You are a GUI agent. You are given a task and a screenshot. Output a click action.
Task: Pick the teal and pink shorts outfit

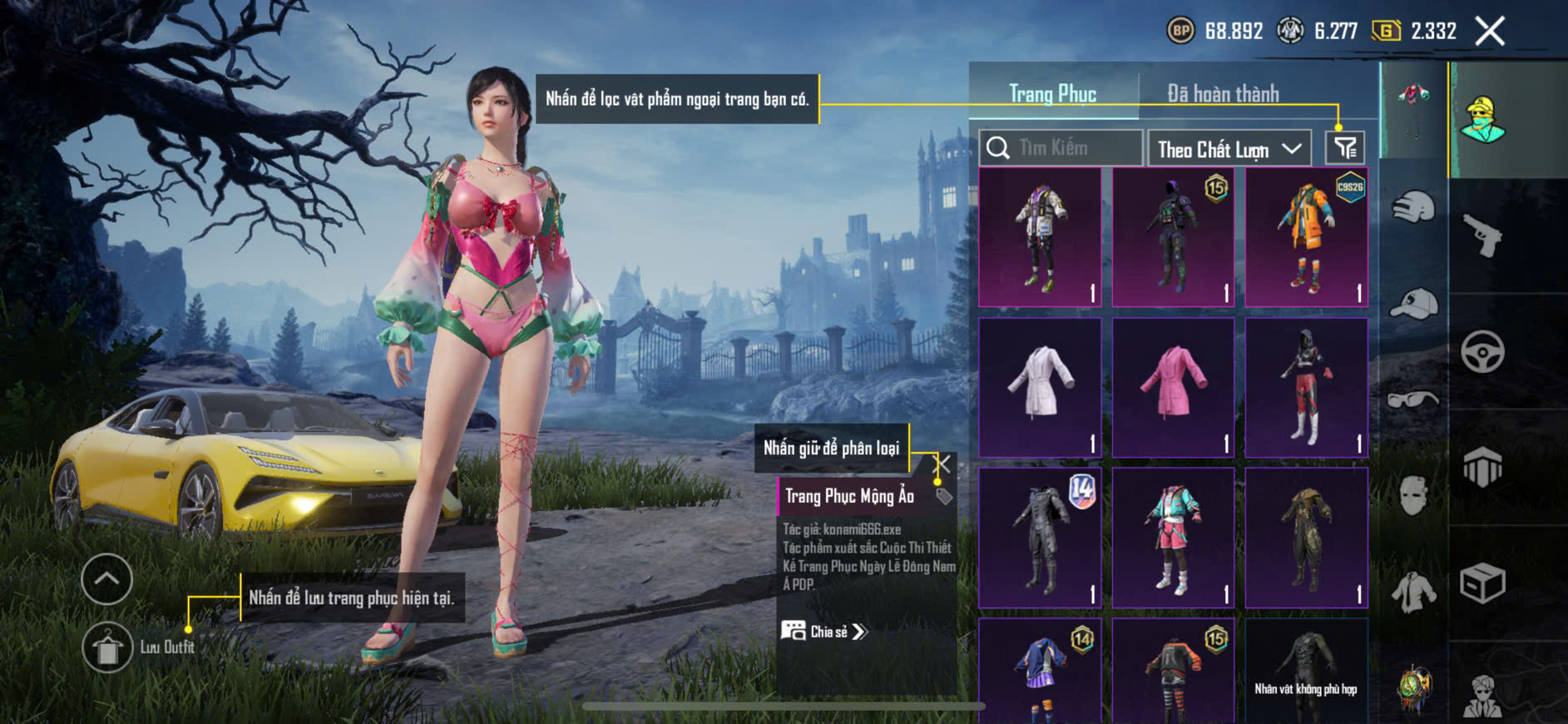(x=1173, y=538)
